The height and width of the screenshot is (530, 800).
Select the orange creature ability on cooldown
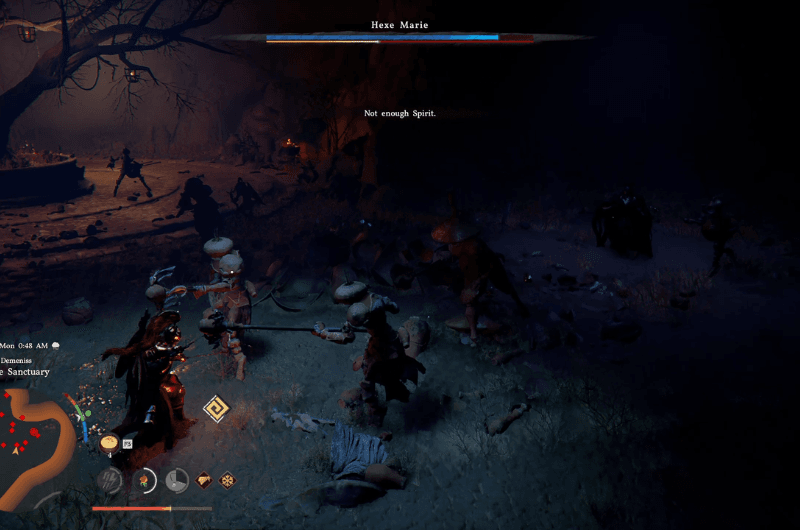coord(144,481)
